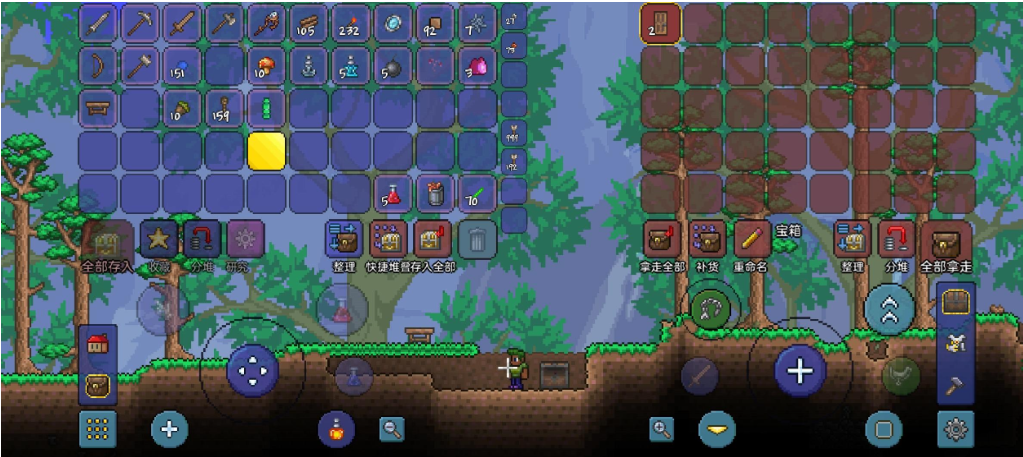This screenshot has height=457, width=1023.
Task: Take the door from the chest slot
Action: [661, 23]
